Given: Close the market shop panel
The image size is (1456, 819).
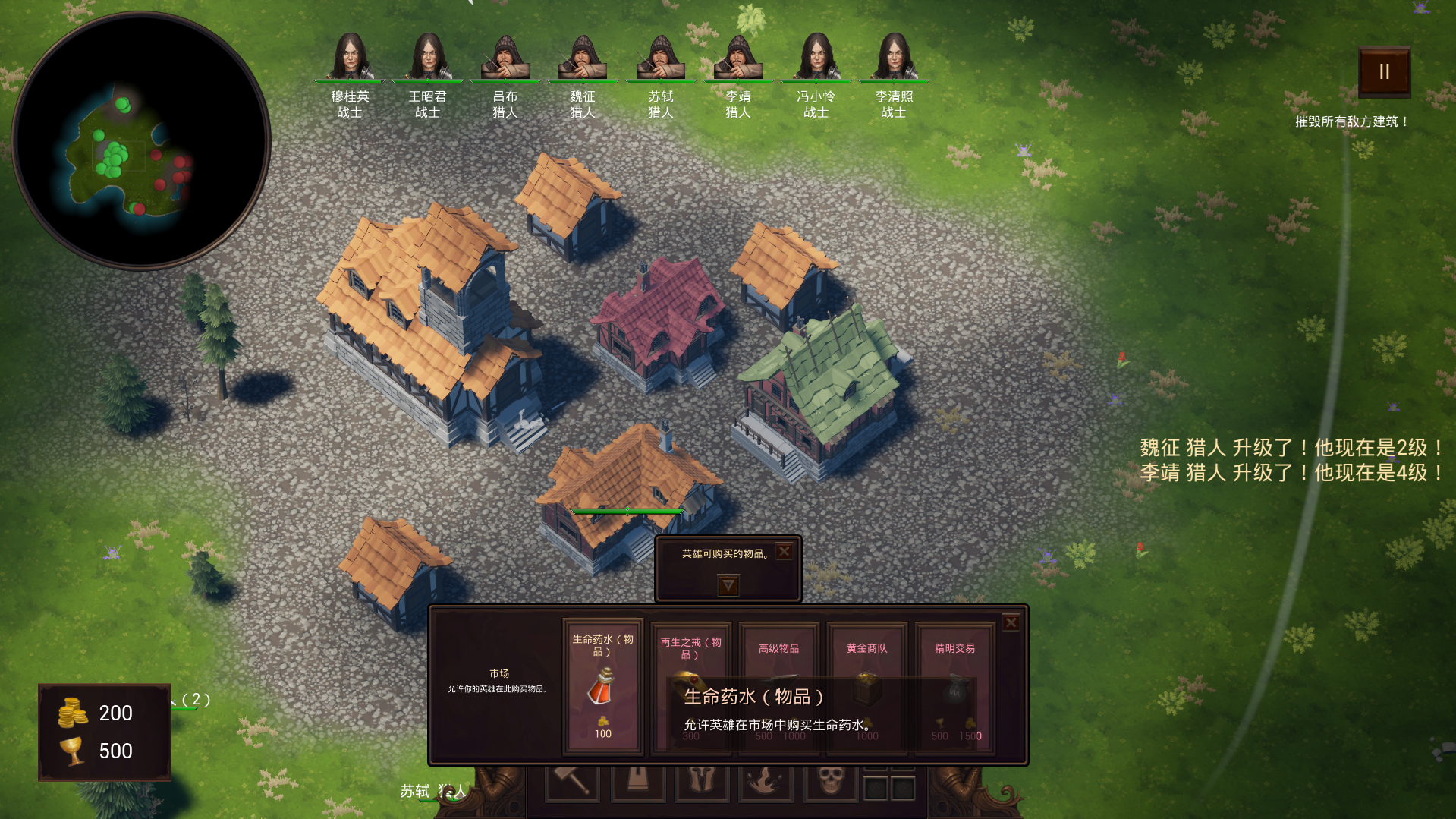Looking at the screenshot, I should 1011,623.
